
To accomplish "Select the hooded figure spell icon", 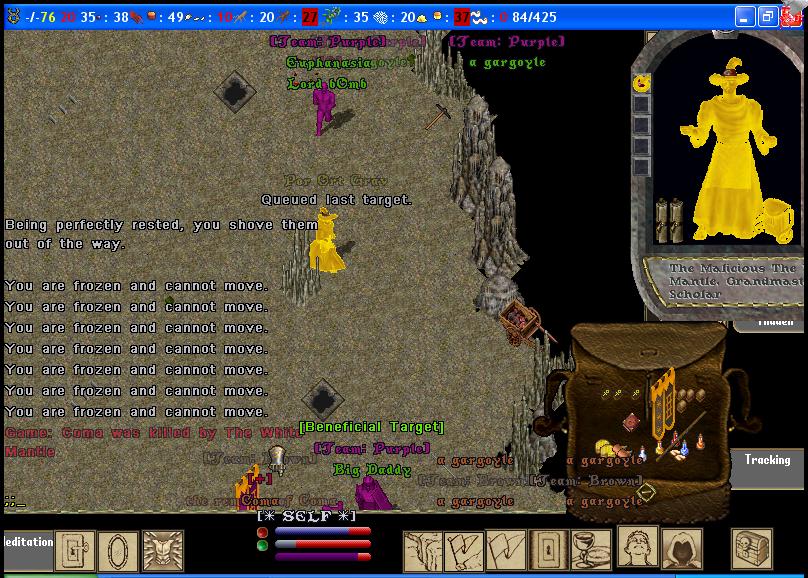I will click(x=681, y=549).
